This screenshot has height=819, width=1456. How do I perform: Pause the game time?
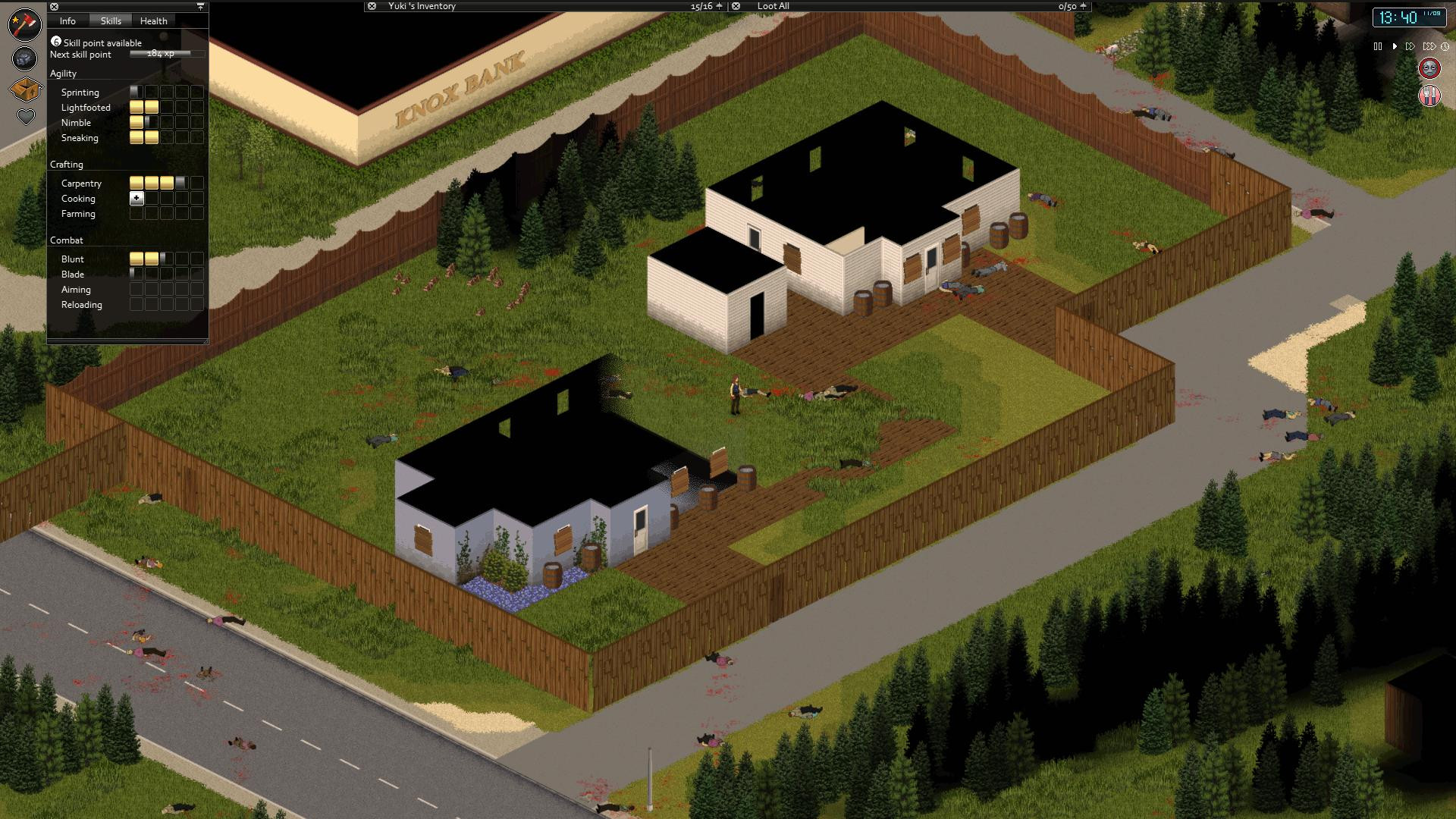(1378, 46)
